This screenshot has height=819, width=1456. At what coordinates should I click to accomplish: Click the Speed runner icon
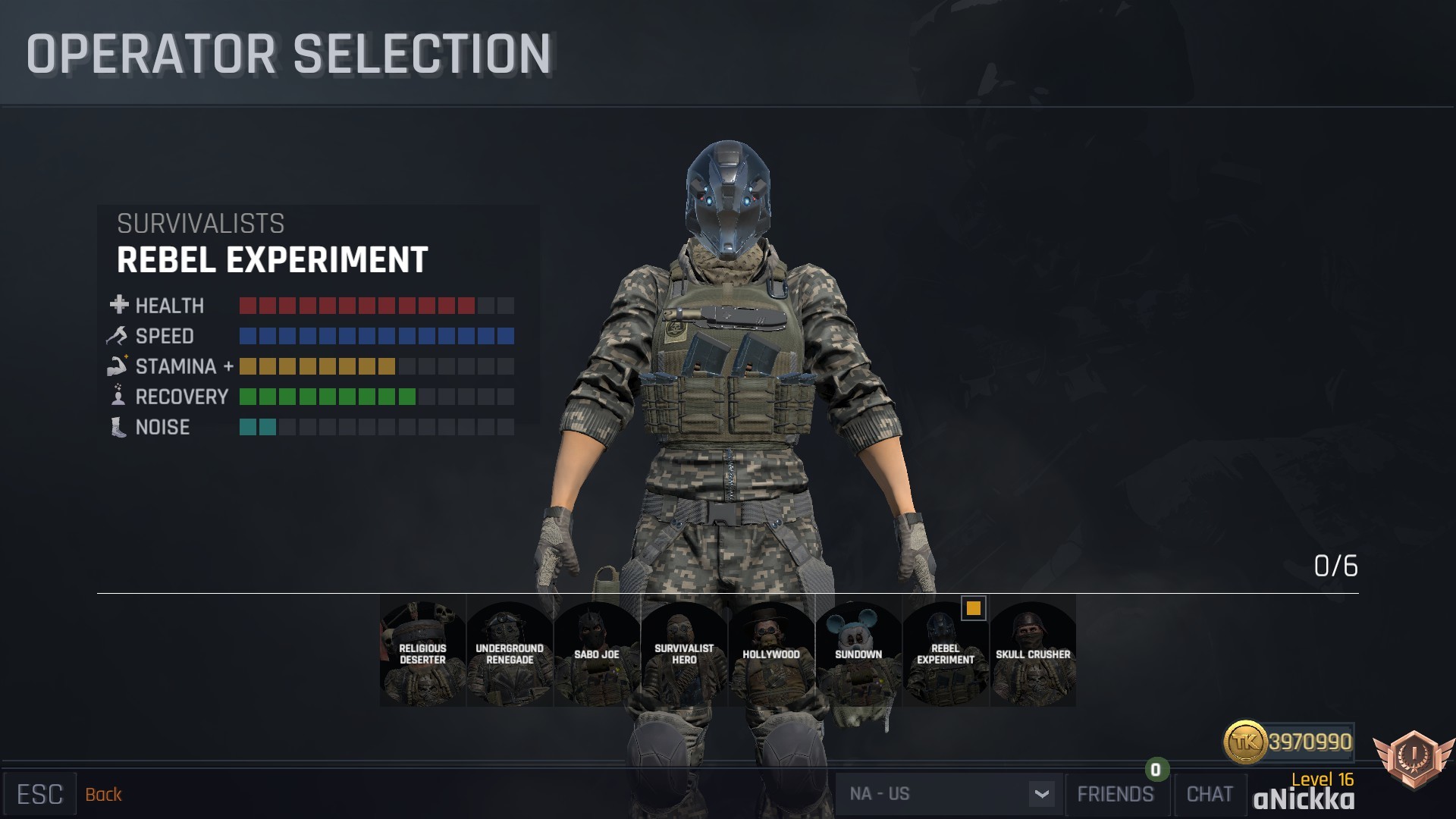click(117, 336)
